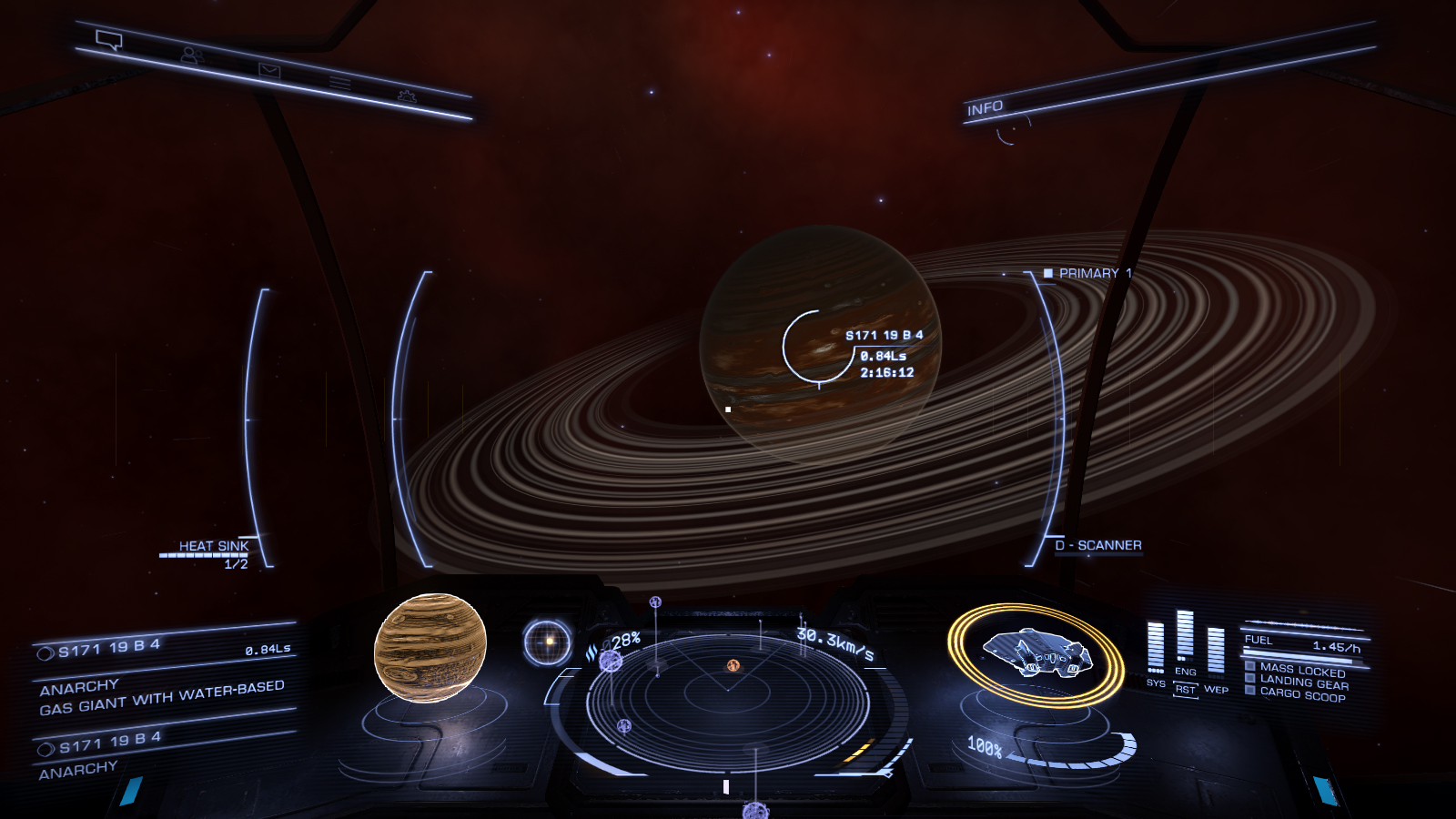The image size is (1456, 819).
Task: Click the RST power reset label
Action: tap(1185, 690)
